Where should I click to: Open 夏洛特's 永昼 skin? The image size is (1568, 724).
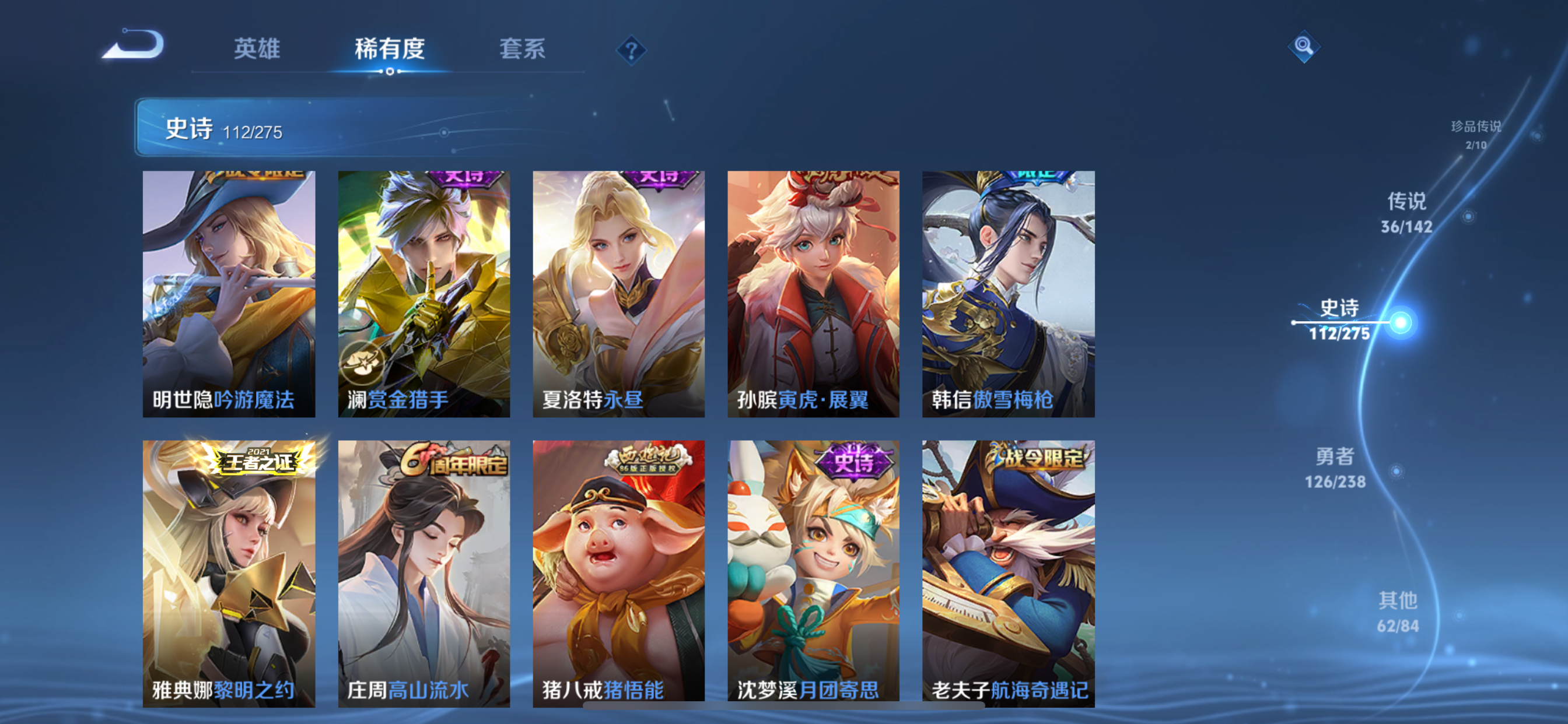pyautogui.click(x=618, y=292)
